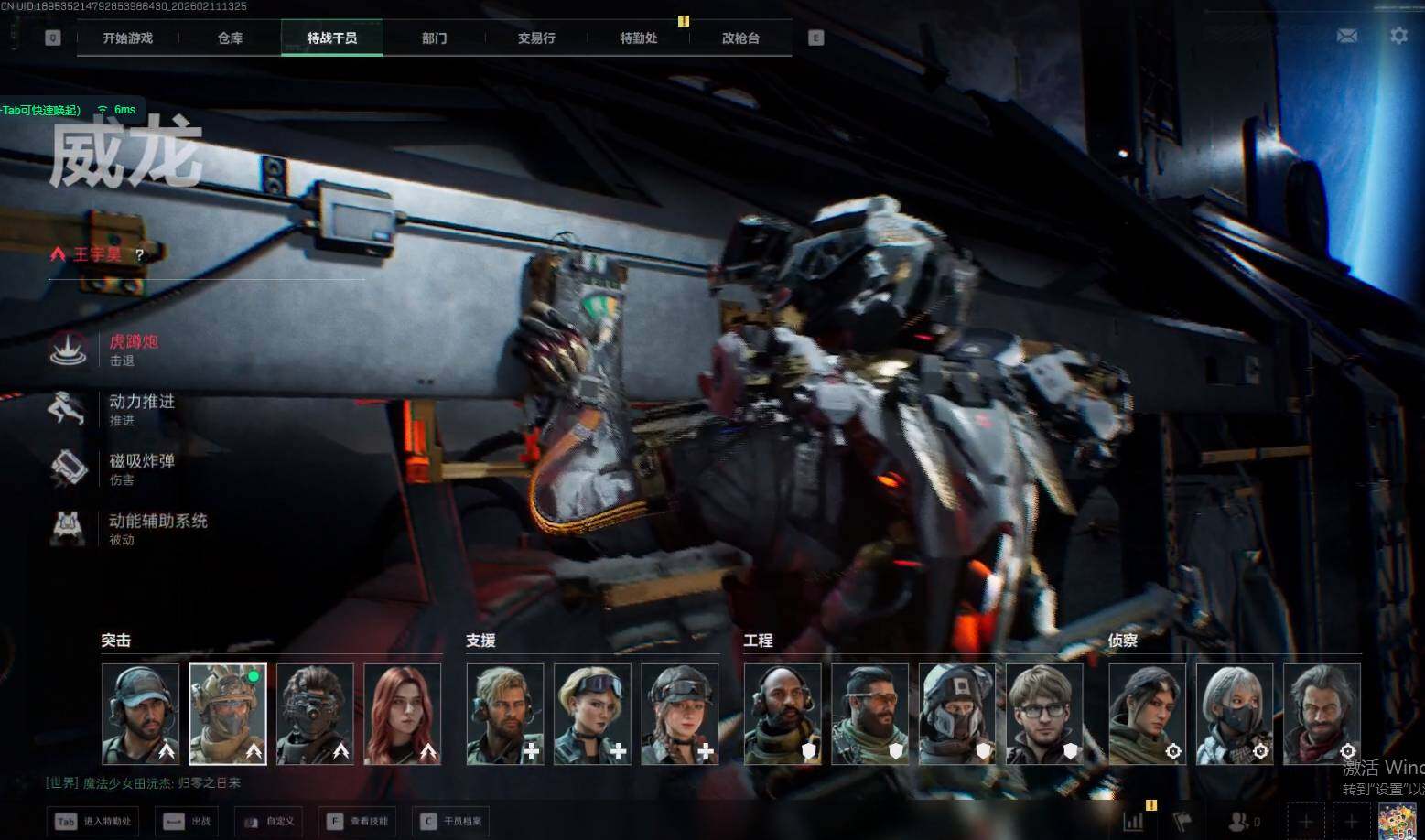Open the mail envelope icon

point(1347,36)
